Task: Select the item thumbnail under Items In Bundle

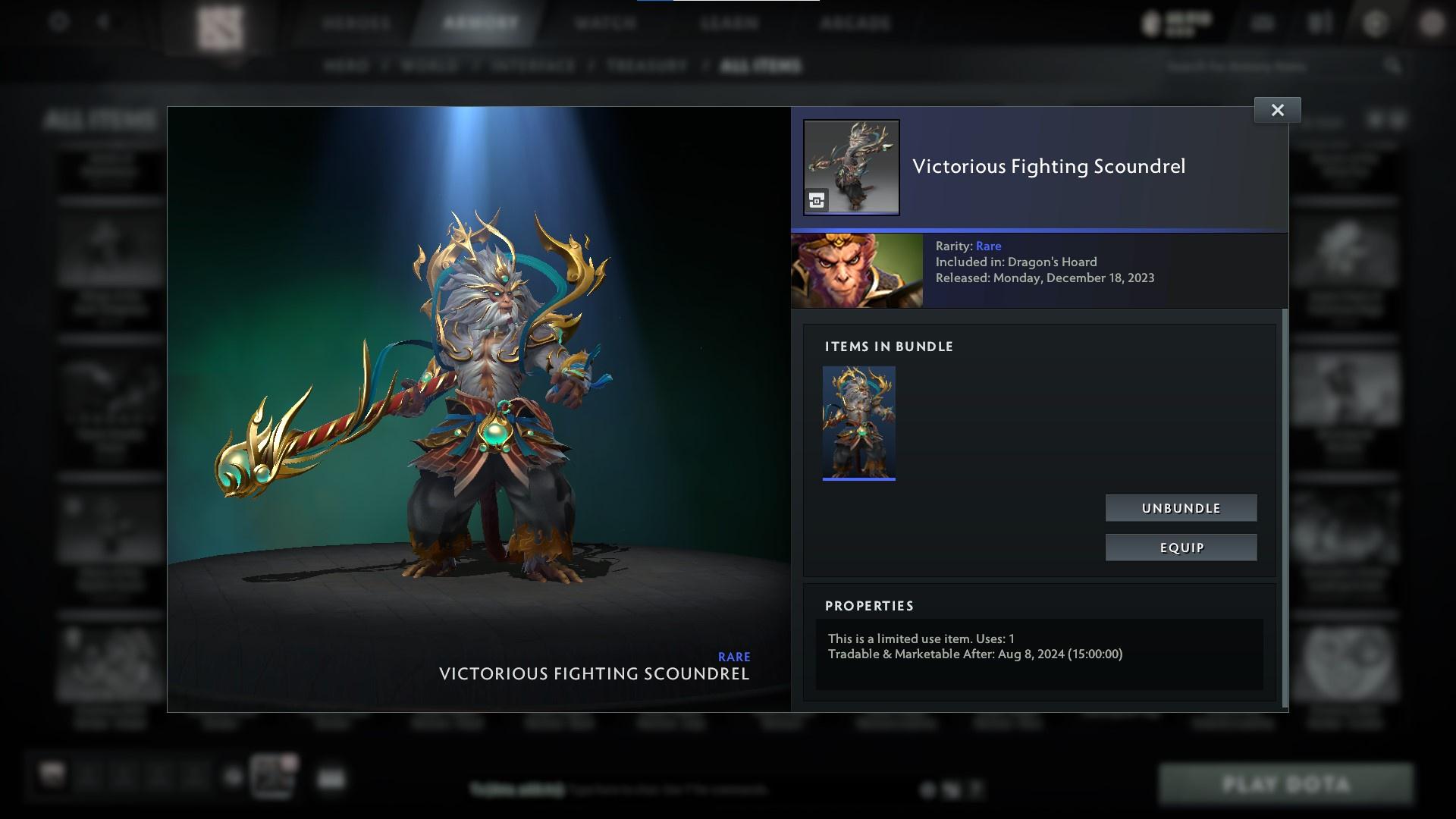Action: (858, 422)
